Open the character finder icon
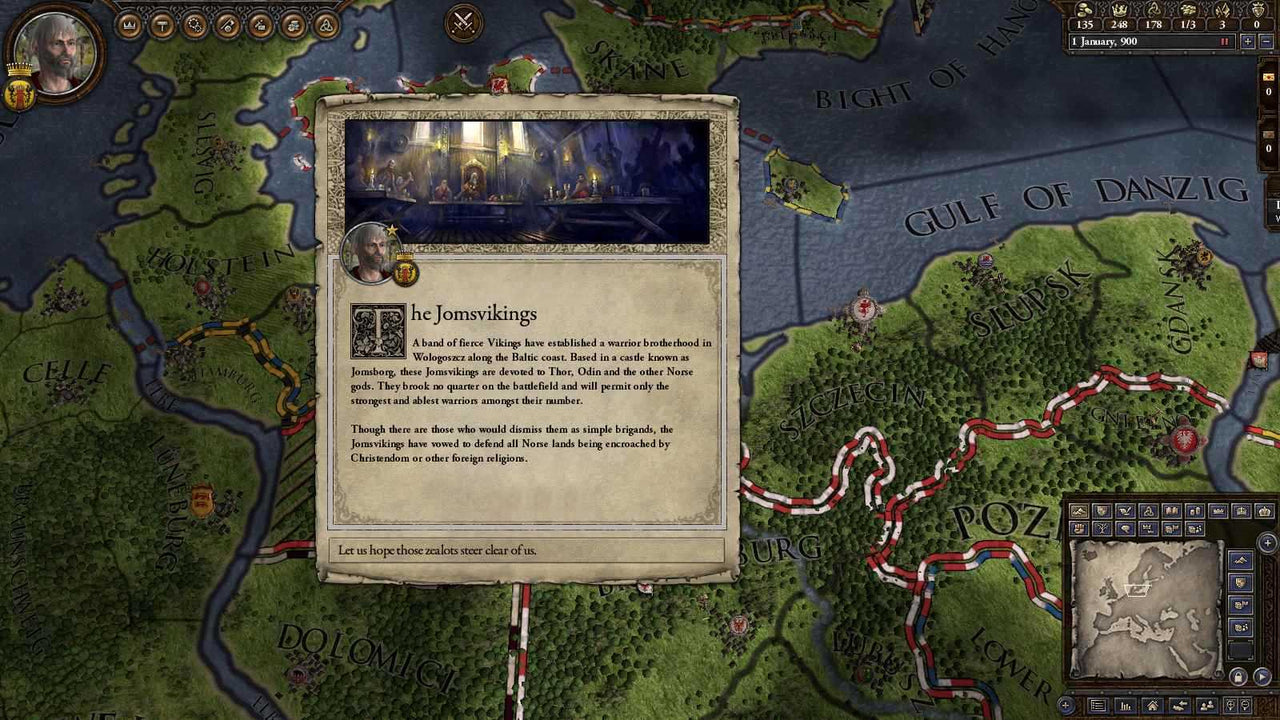This screenshot has height=720, width=1280. pyautogui.click(x=1207, y=704)
